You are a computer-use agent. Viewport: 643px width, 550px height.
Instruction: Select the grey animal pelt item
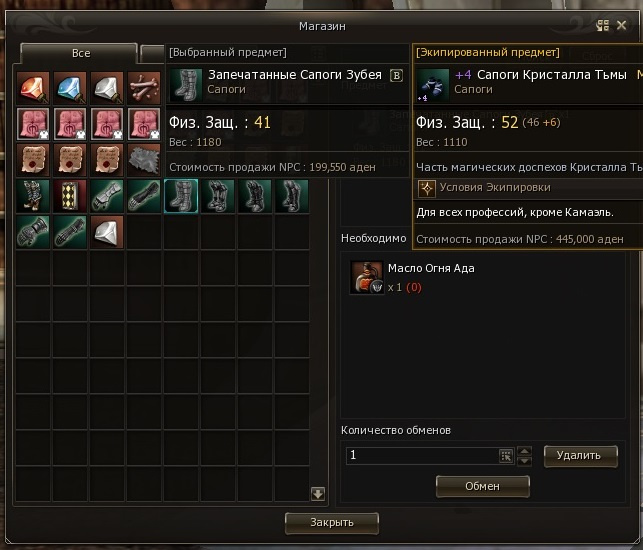click(144, 160)
